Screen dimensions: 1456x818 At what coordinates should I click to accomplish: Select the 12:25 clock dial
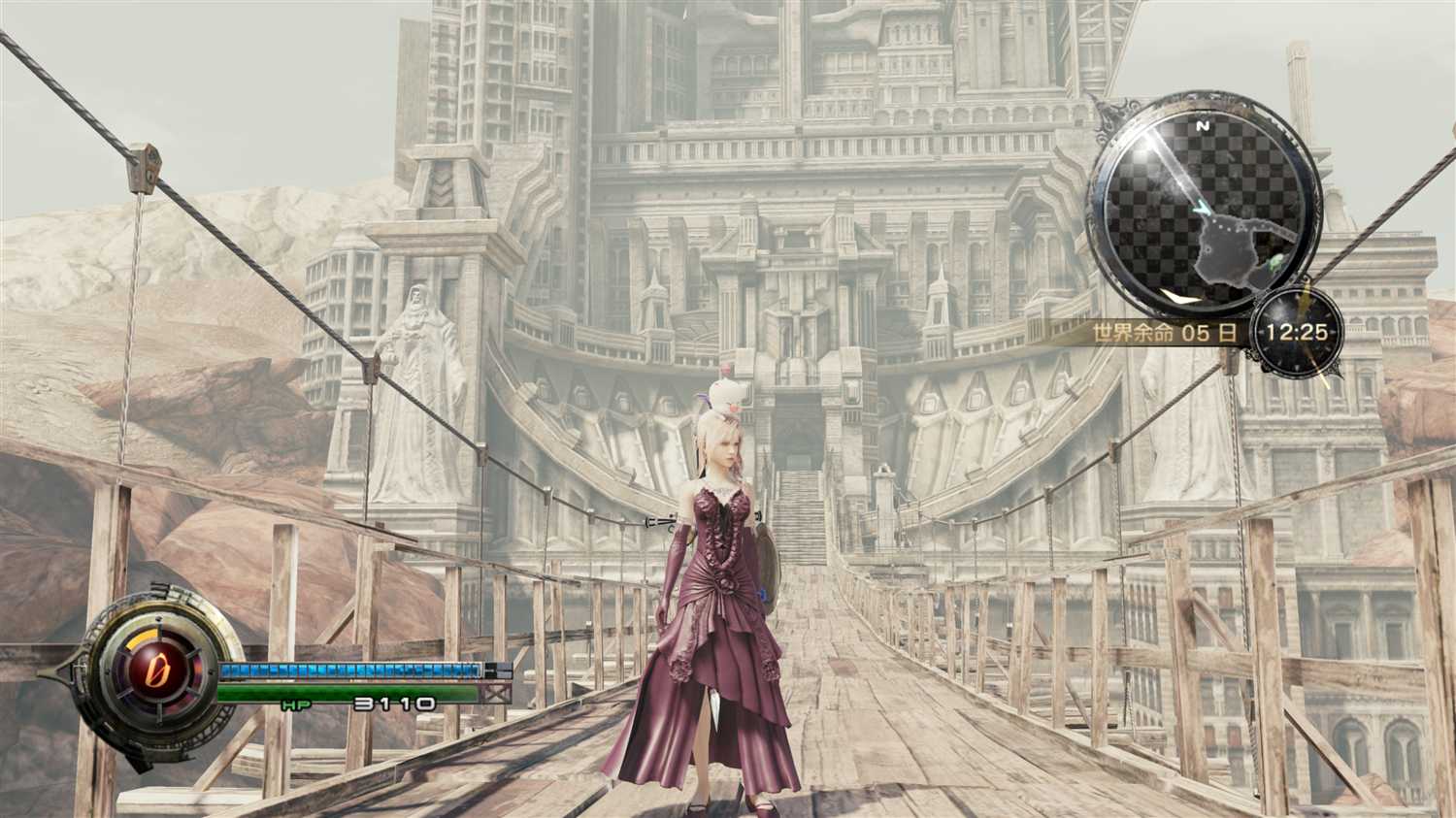1296,332
